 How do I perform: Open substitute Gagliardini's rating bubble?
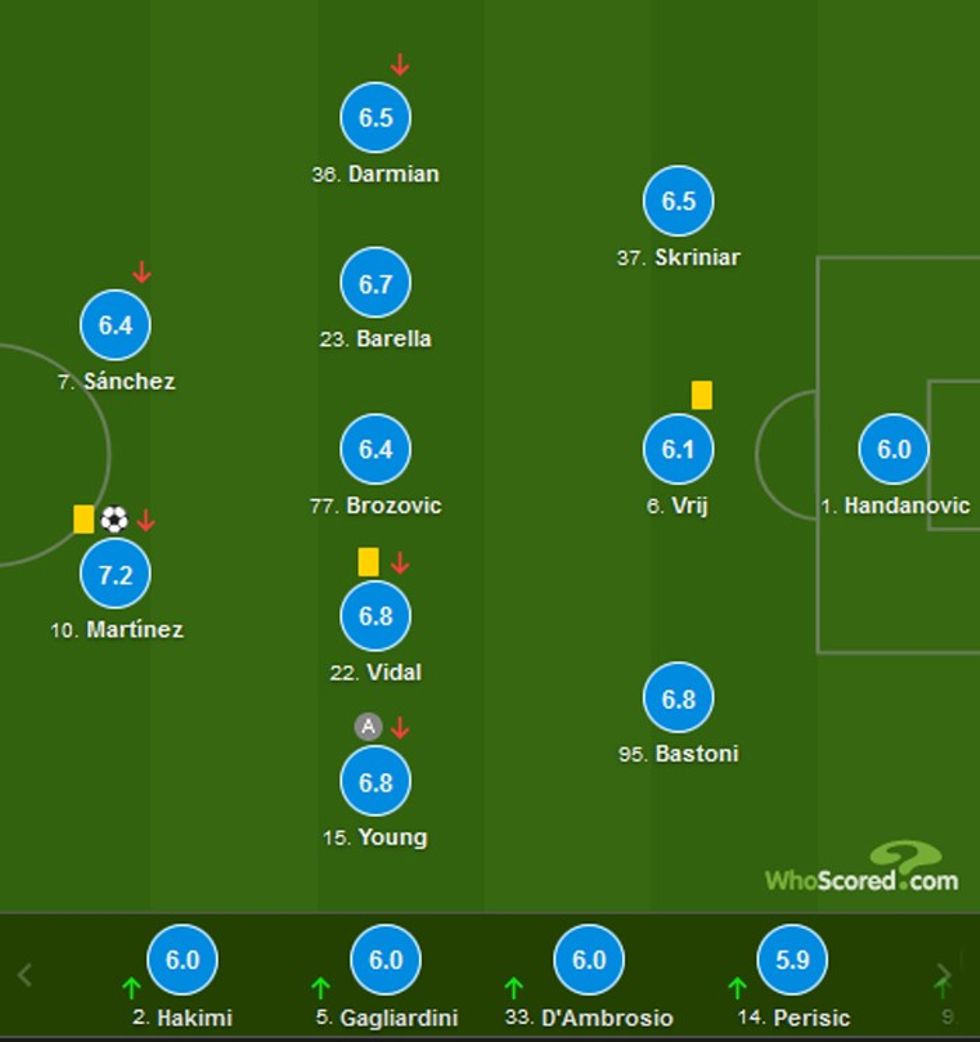pyautogui.click(x=385, y=960)
